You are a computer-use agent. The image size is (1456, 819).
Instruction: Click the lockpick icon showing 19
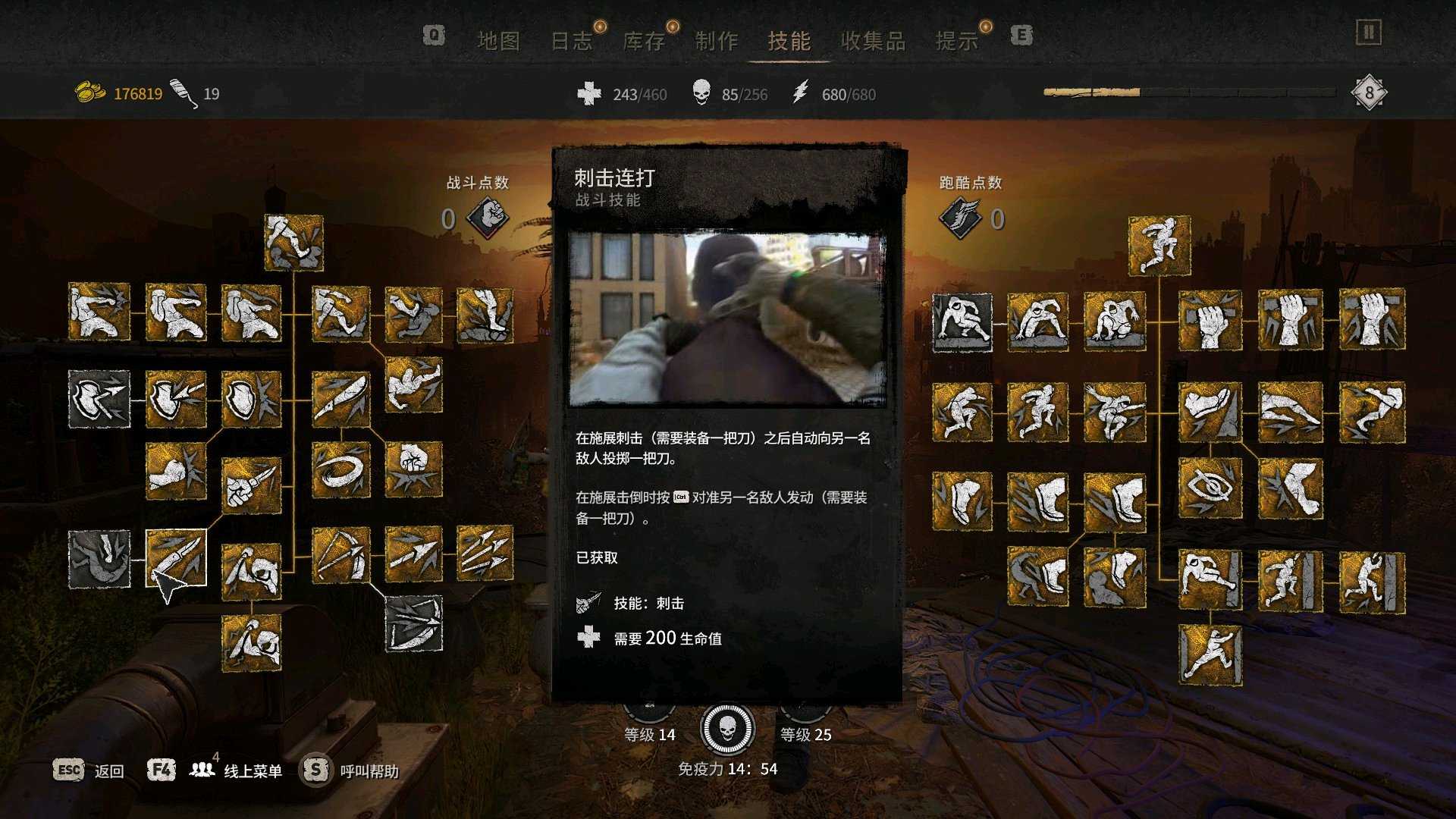coord(181,91)
